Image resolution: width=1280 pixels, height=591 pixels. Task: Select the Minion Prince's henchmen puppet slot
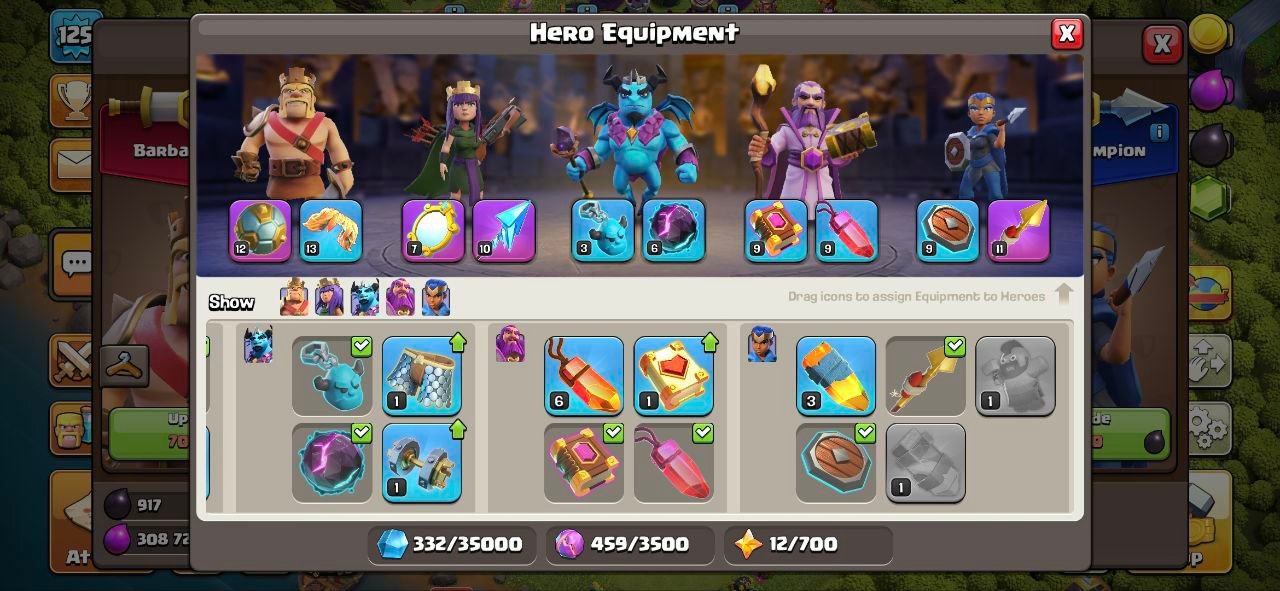[x=603, y=231]
